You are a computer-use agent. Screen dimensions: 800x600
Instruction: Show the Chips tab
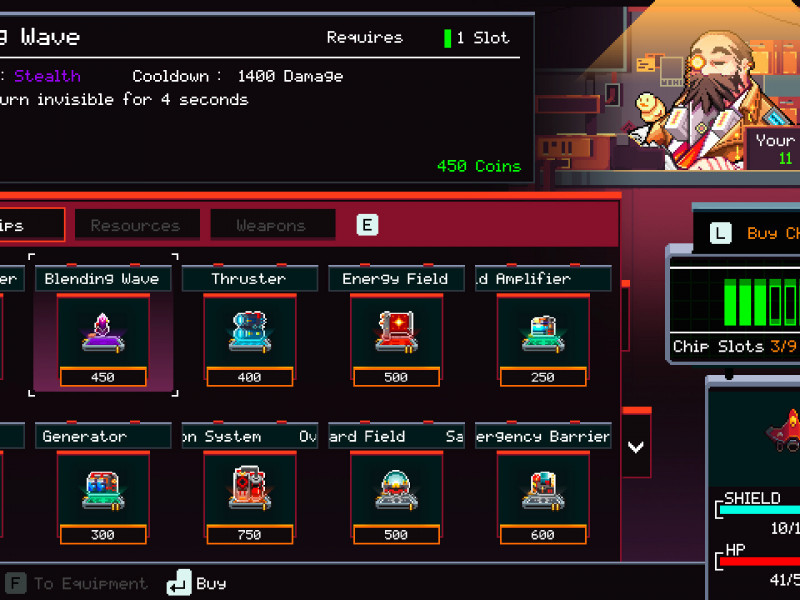30,225
